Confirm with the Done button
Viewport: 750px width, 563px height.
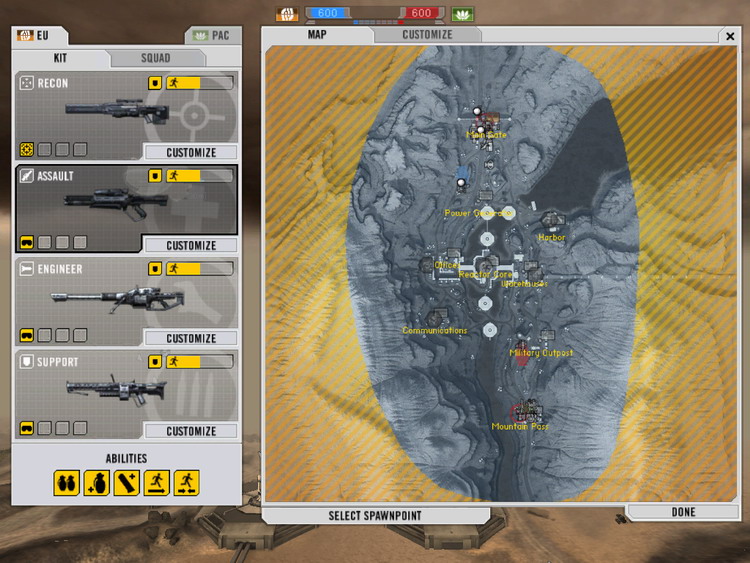click(x=683, y=512)
